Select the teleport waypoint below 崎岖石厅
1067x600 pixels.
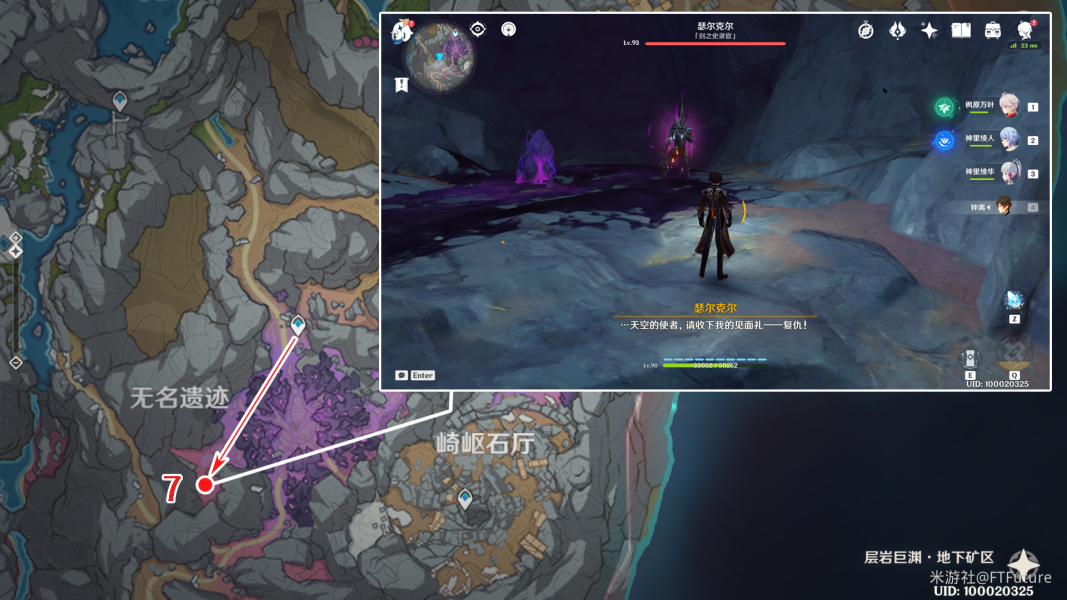click(x=465, y=498)
